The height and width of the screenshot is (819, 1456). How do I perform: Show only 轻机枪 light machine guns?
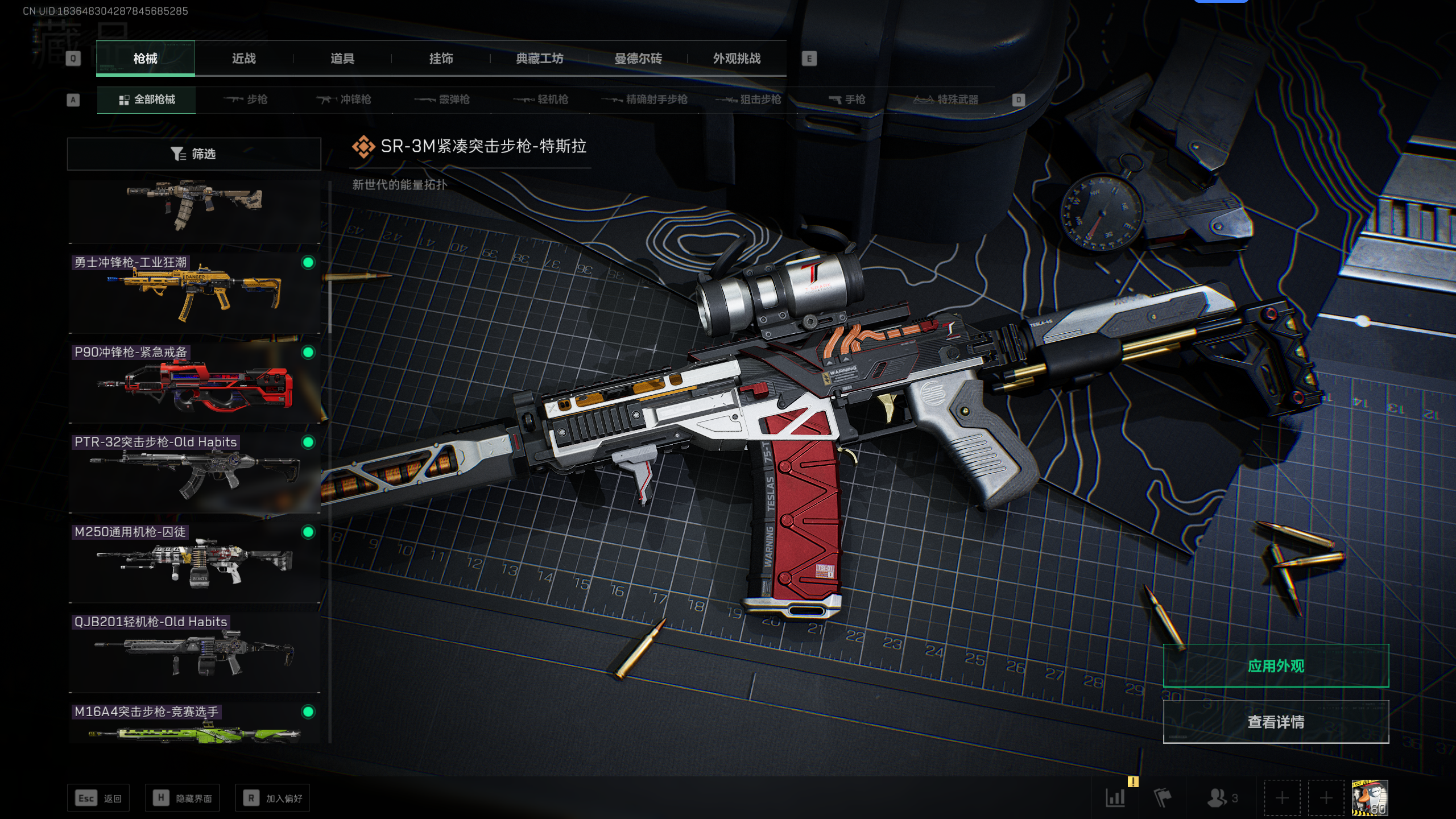(541, 100)
